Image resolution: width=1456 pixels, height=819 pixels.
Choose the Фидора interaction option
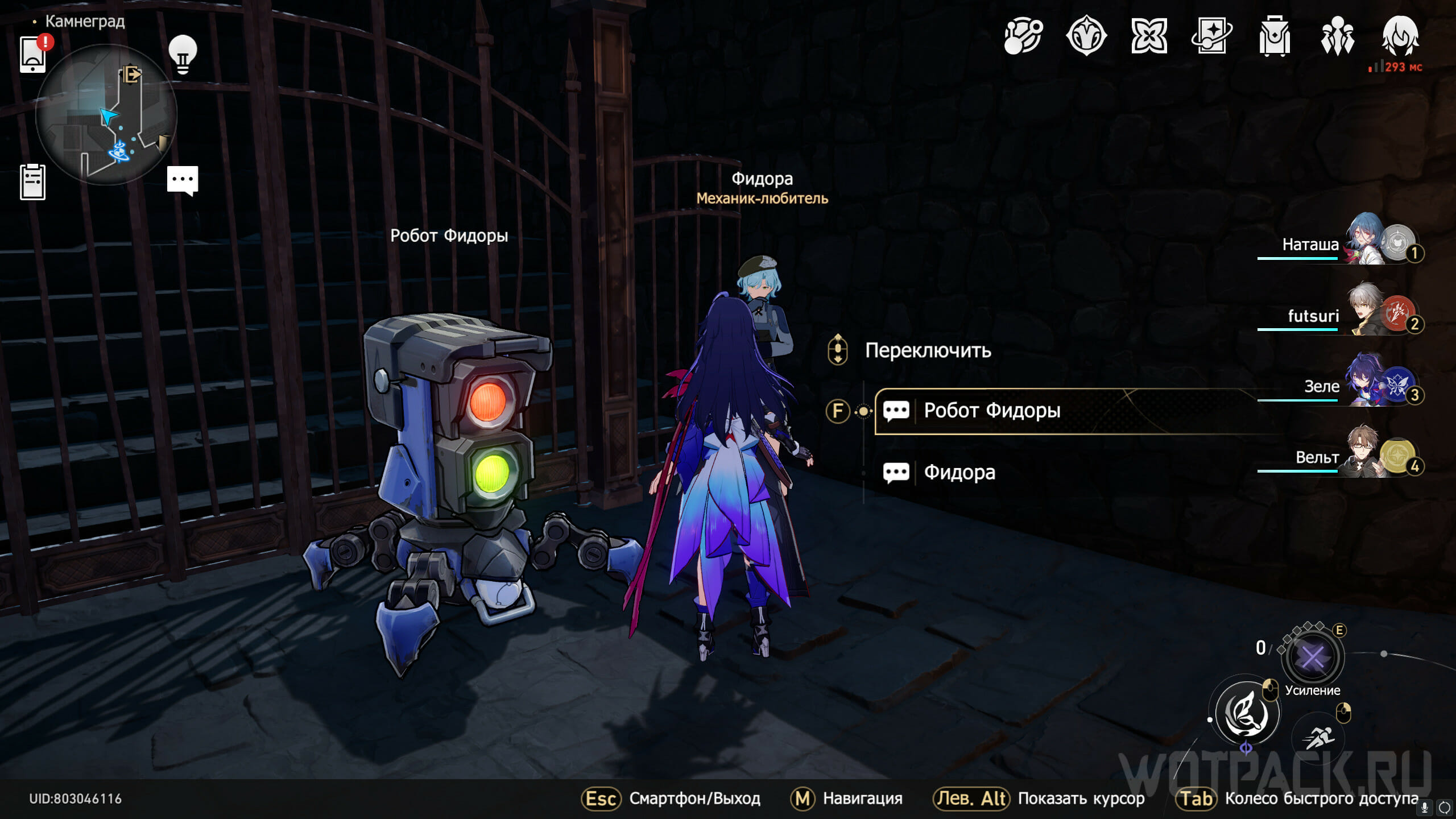click(x=959, y=472)
